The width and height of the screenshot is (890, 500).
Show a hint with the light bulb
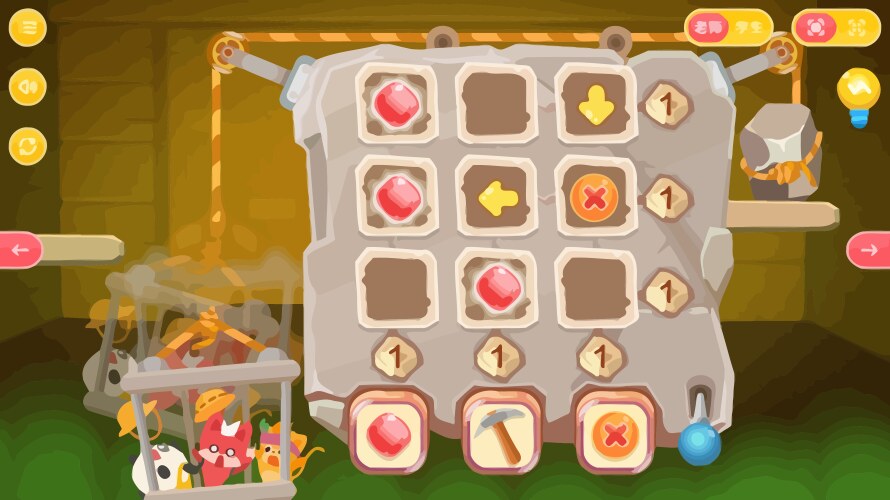pos(858,93)
